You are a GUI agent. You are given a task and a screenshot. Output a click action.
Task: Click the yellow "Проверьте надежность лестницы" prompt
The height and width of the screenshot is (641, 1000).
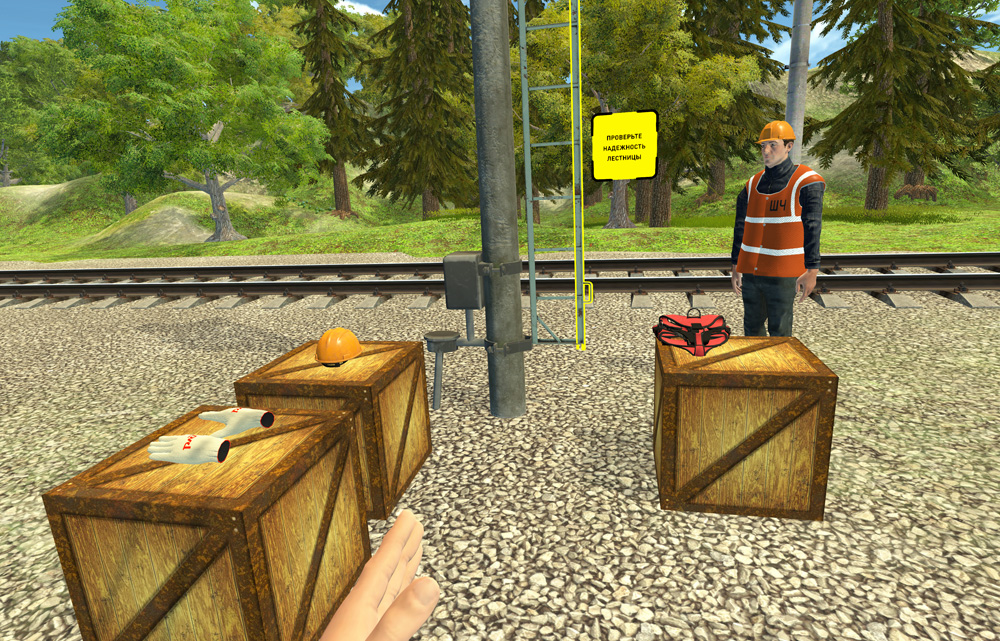click(624, 146)
